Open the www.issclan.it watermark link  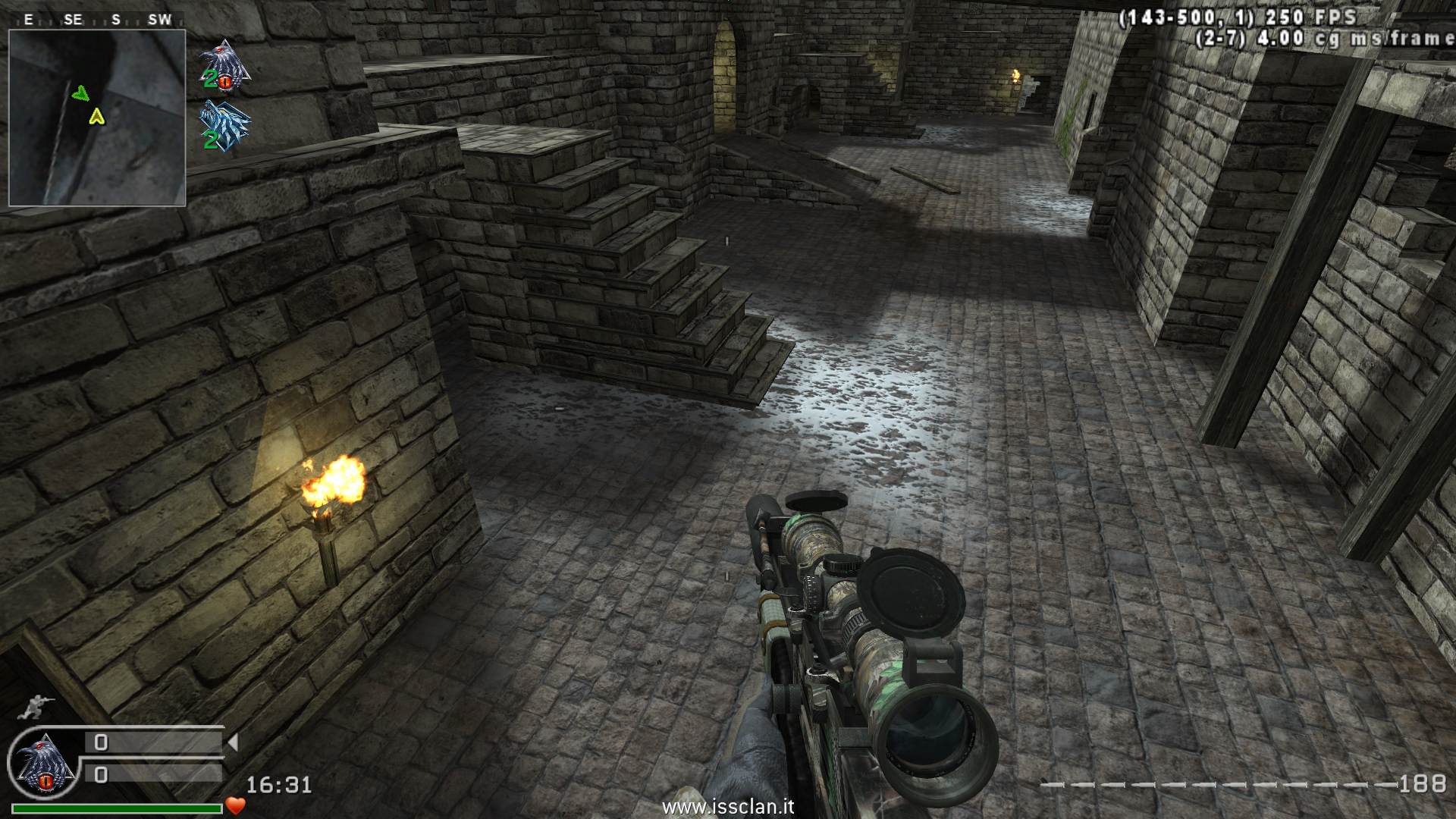[728, 806]
